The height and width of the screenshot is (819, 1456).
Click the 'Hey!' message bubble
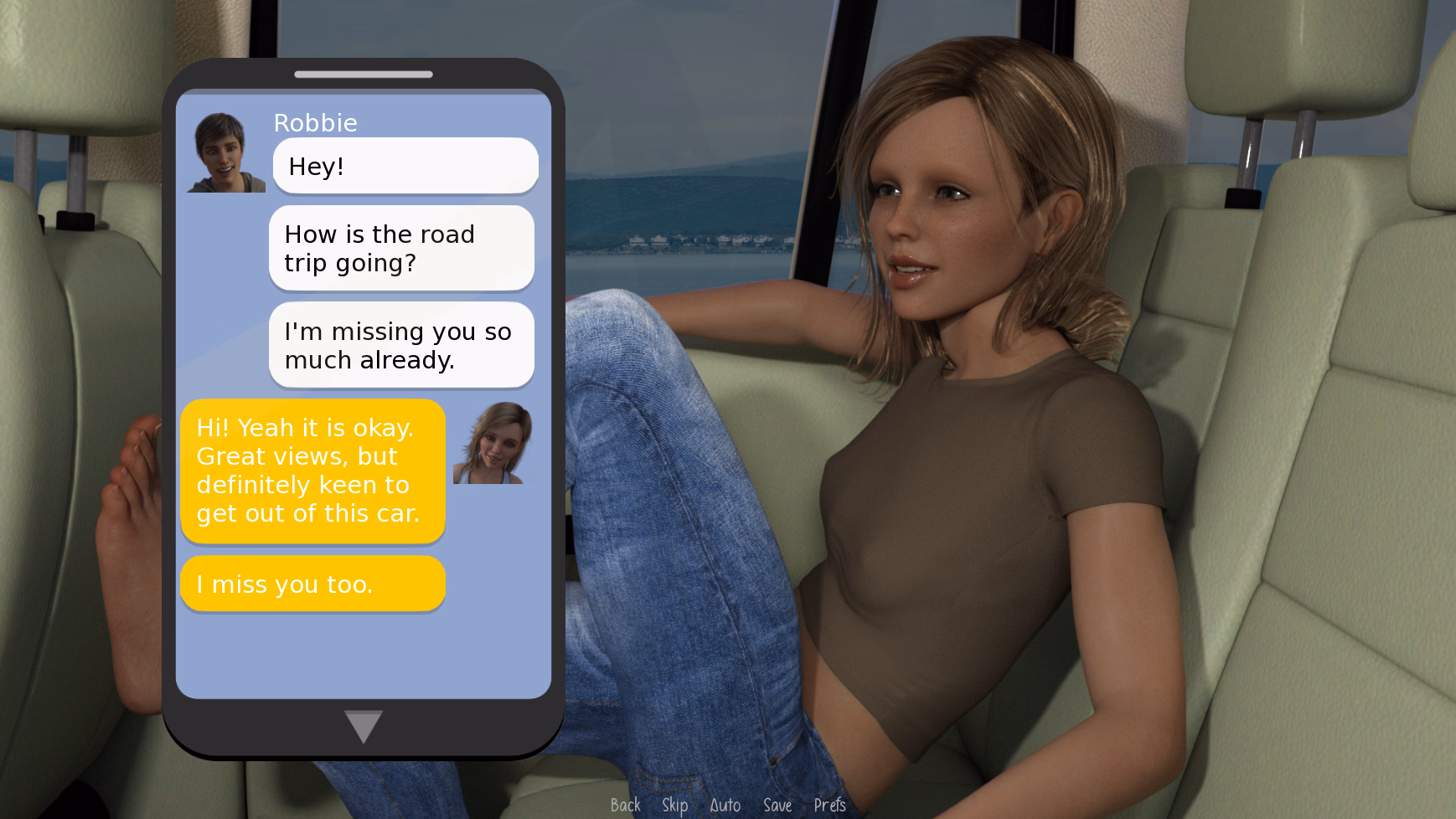coord(405,166)
